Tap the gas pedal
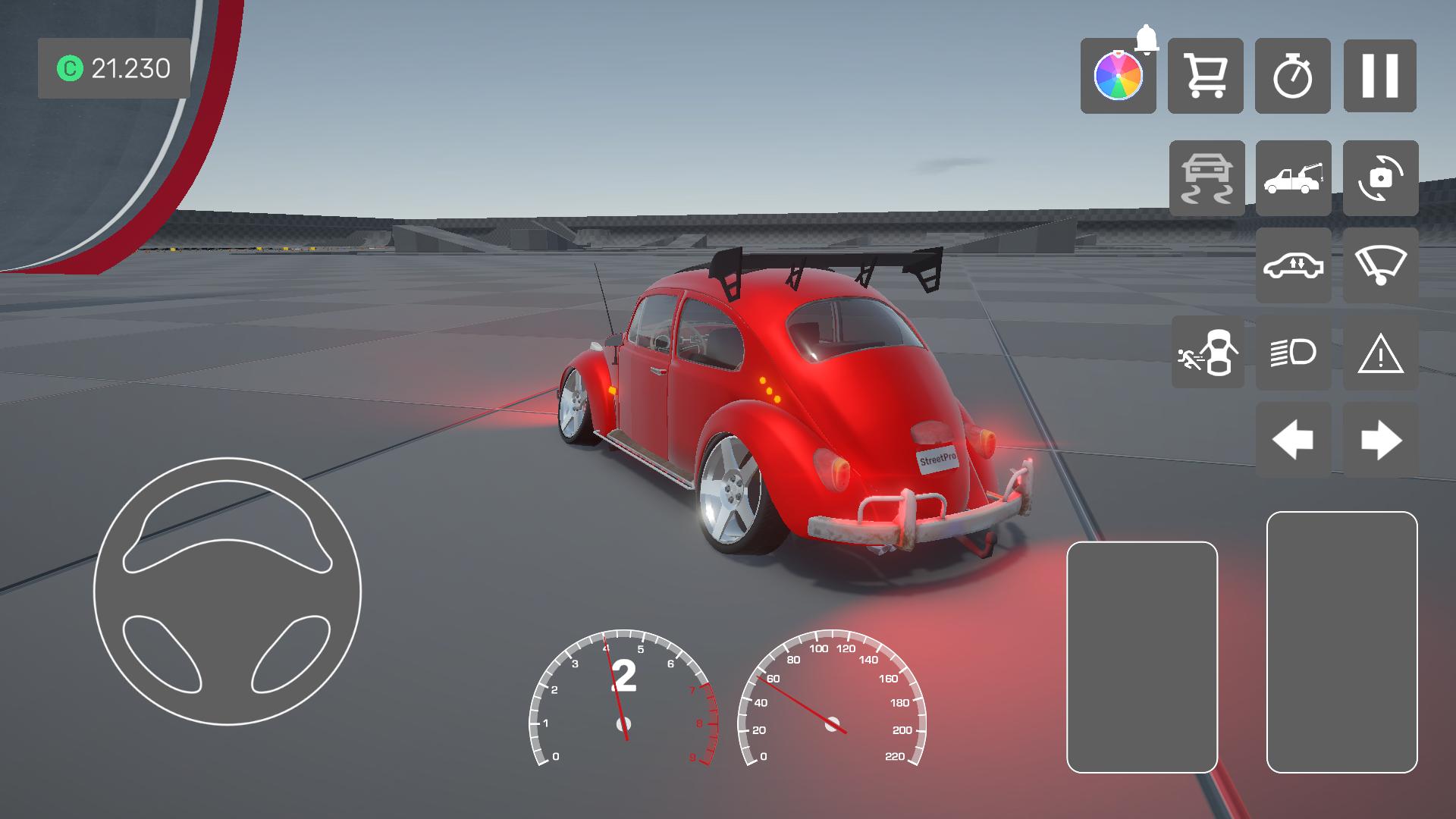This screenshot has width=1456, height=819. tap(1341, 642)
